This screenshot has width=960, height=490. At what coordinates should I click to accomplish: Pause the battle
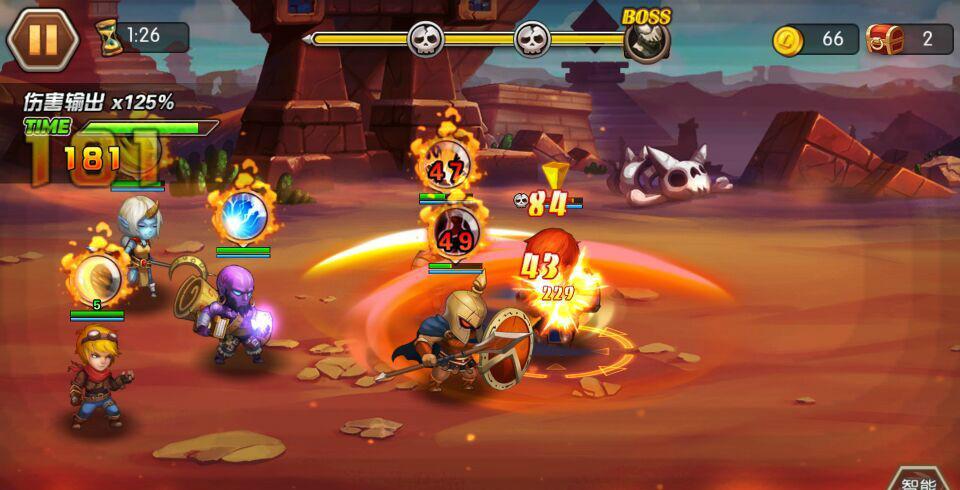(42, 39)
